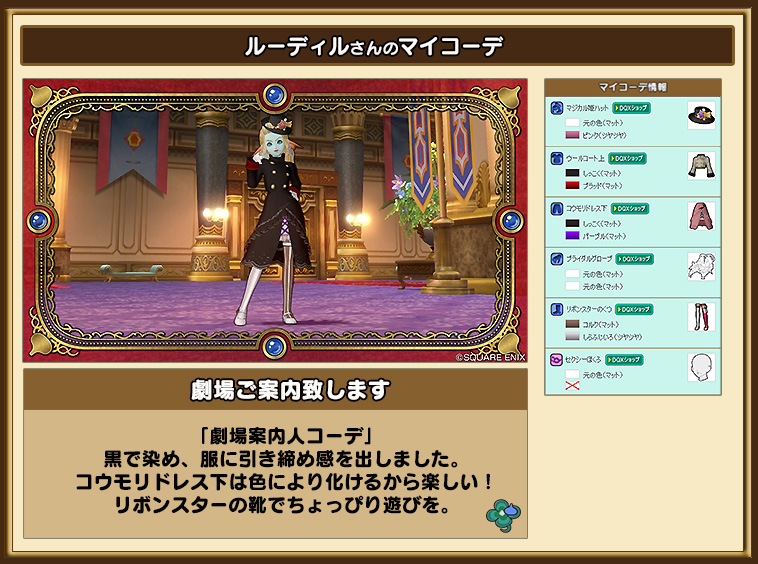
Task: Open DQX Shop link for リボンスターのくつ
Action: pos(634,309)
